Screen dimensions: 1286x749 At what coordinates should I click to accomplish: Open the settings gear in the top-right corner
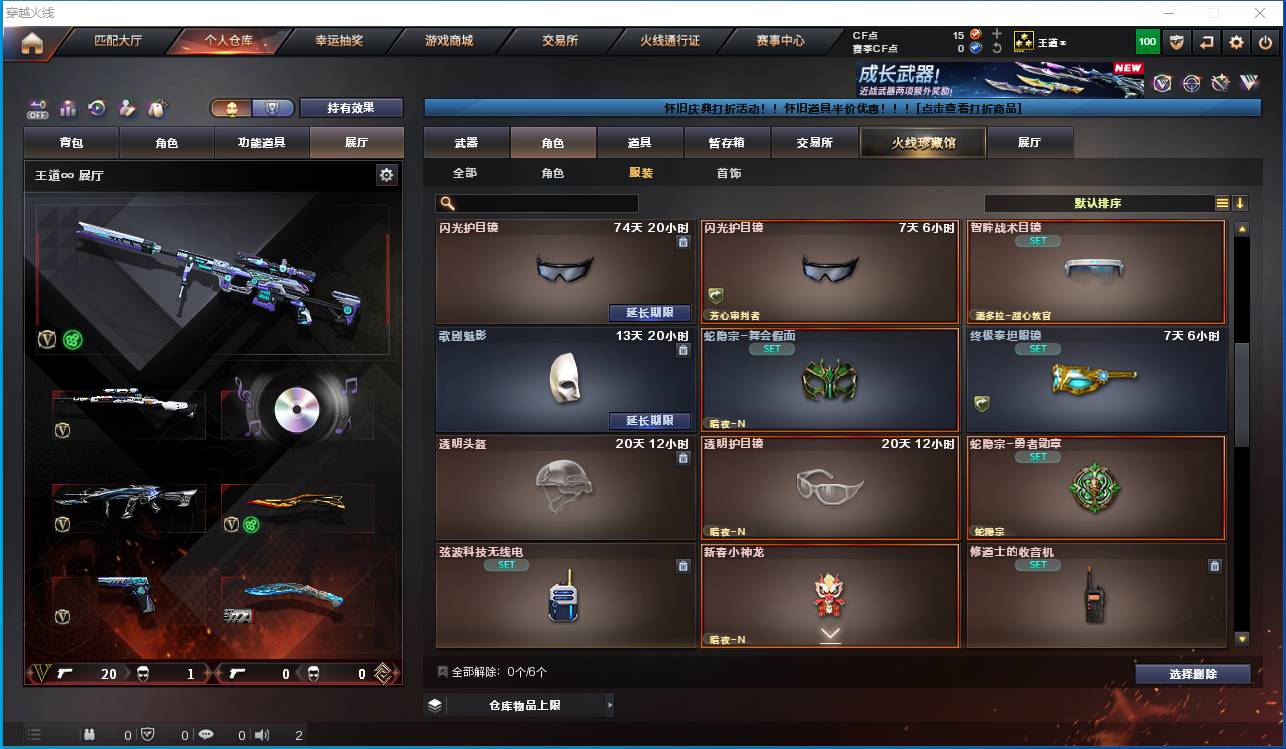point(1237,41)
